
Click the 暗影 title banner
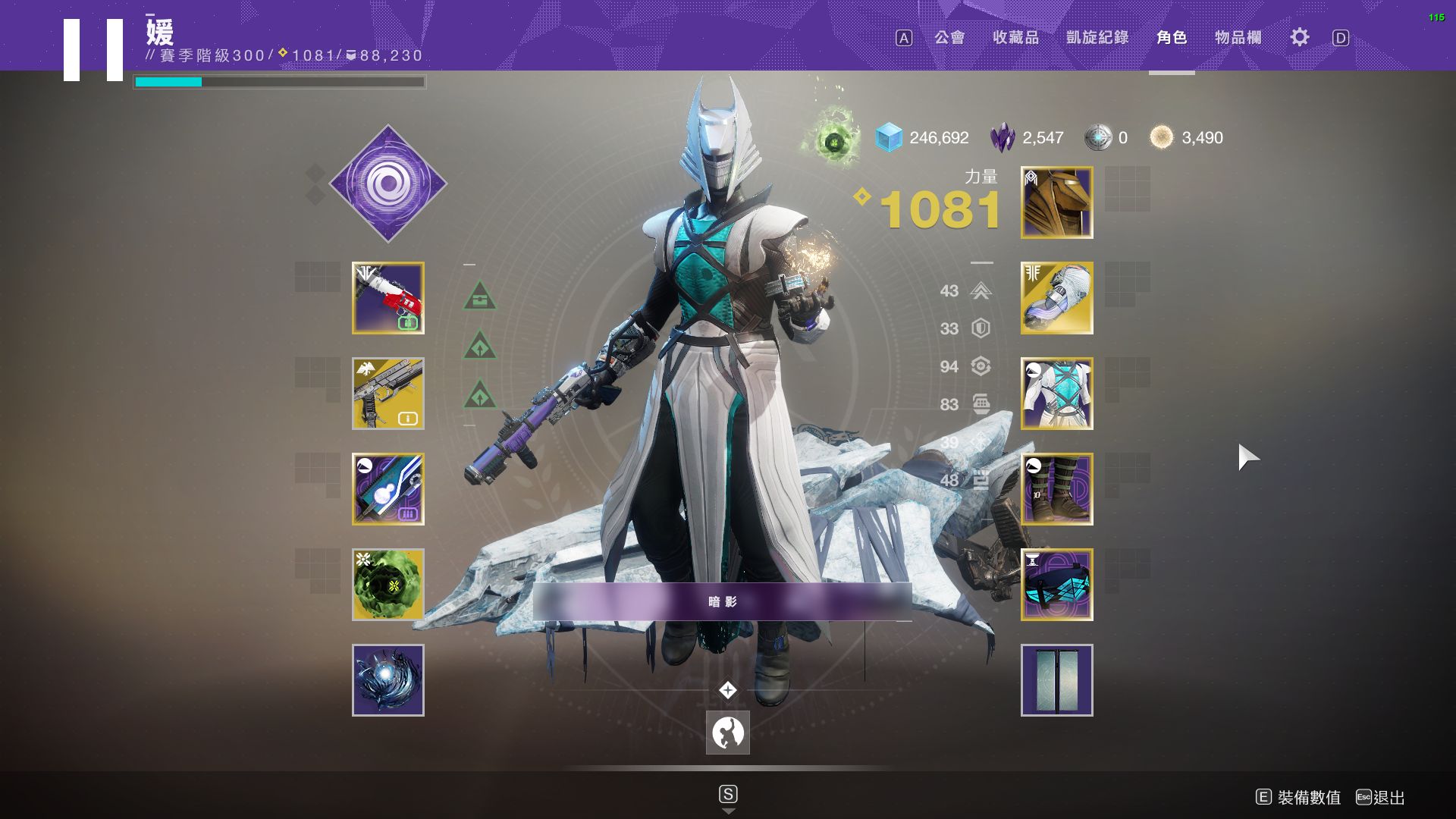tap(722, 601)
